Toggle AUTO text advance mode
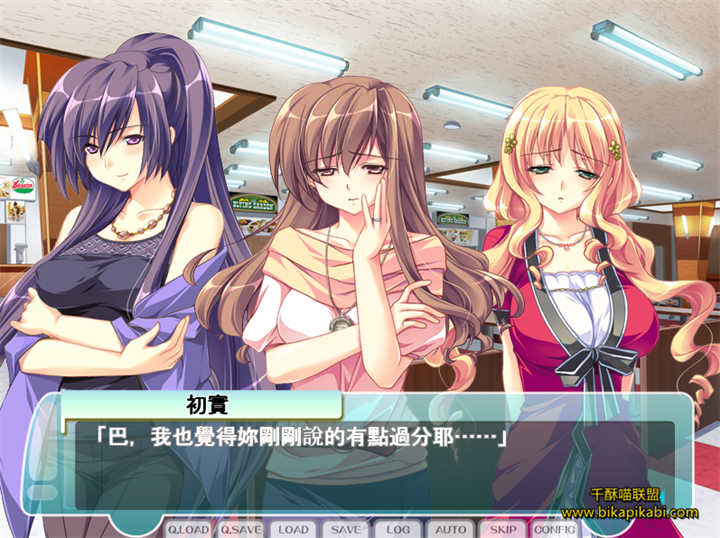Image resolution: width=720 pixels, height=538 pixels. (x=451, y=529)
